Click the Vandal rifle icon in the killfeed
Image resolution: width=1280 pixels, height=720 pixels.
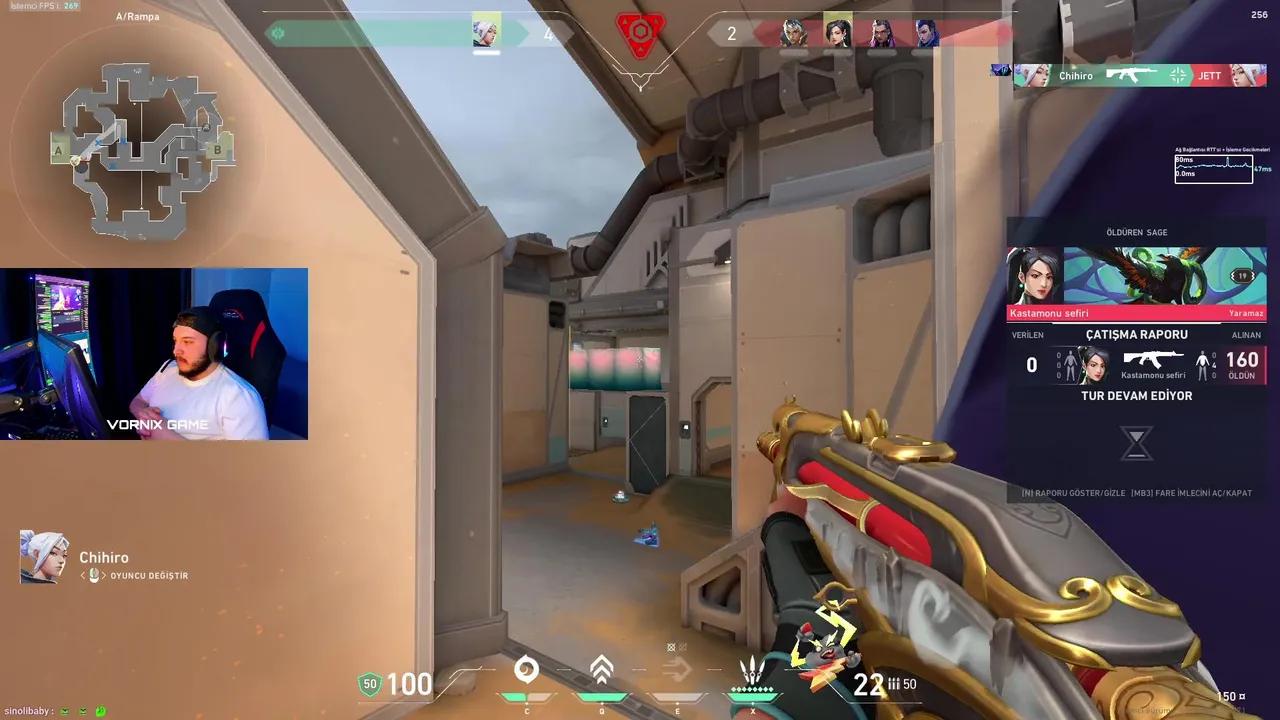coord(1130,75)
